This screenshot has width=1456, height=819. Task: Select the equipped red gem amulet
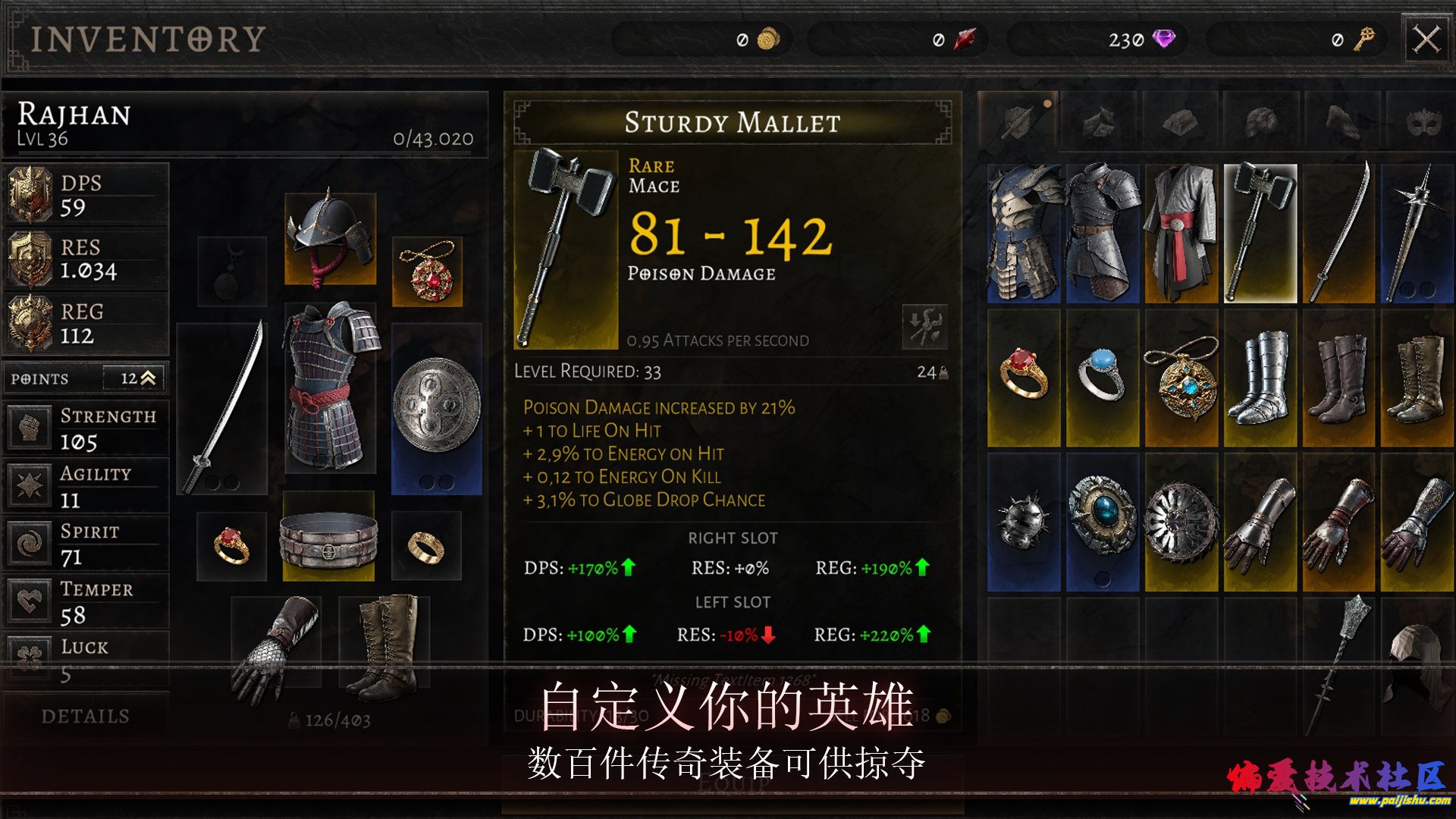427,271
